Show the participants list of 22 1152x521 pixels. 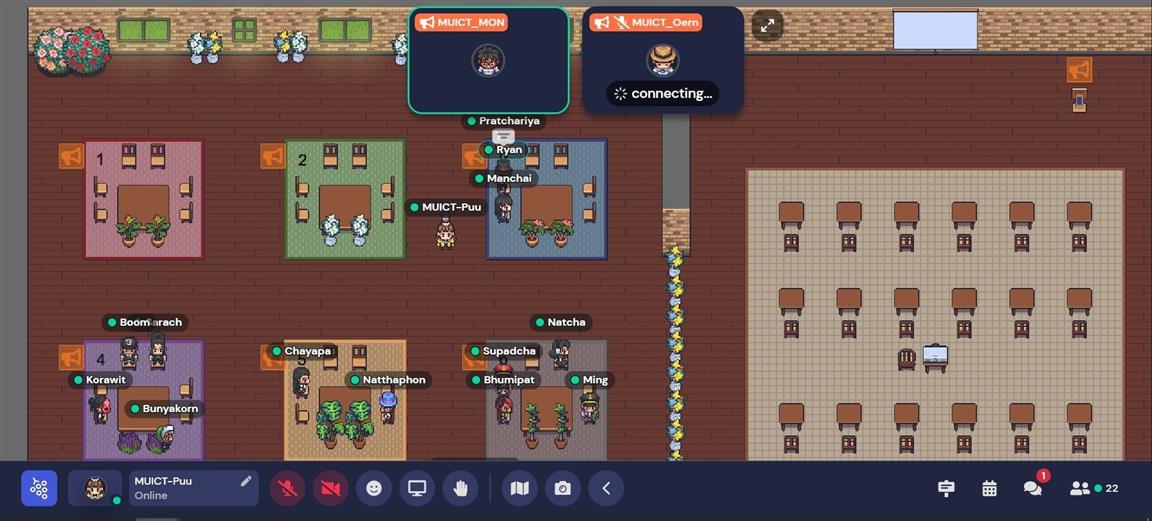[1093, 488]
